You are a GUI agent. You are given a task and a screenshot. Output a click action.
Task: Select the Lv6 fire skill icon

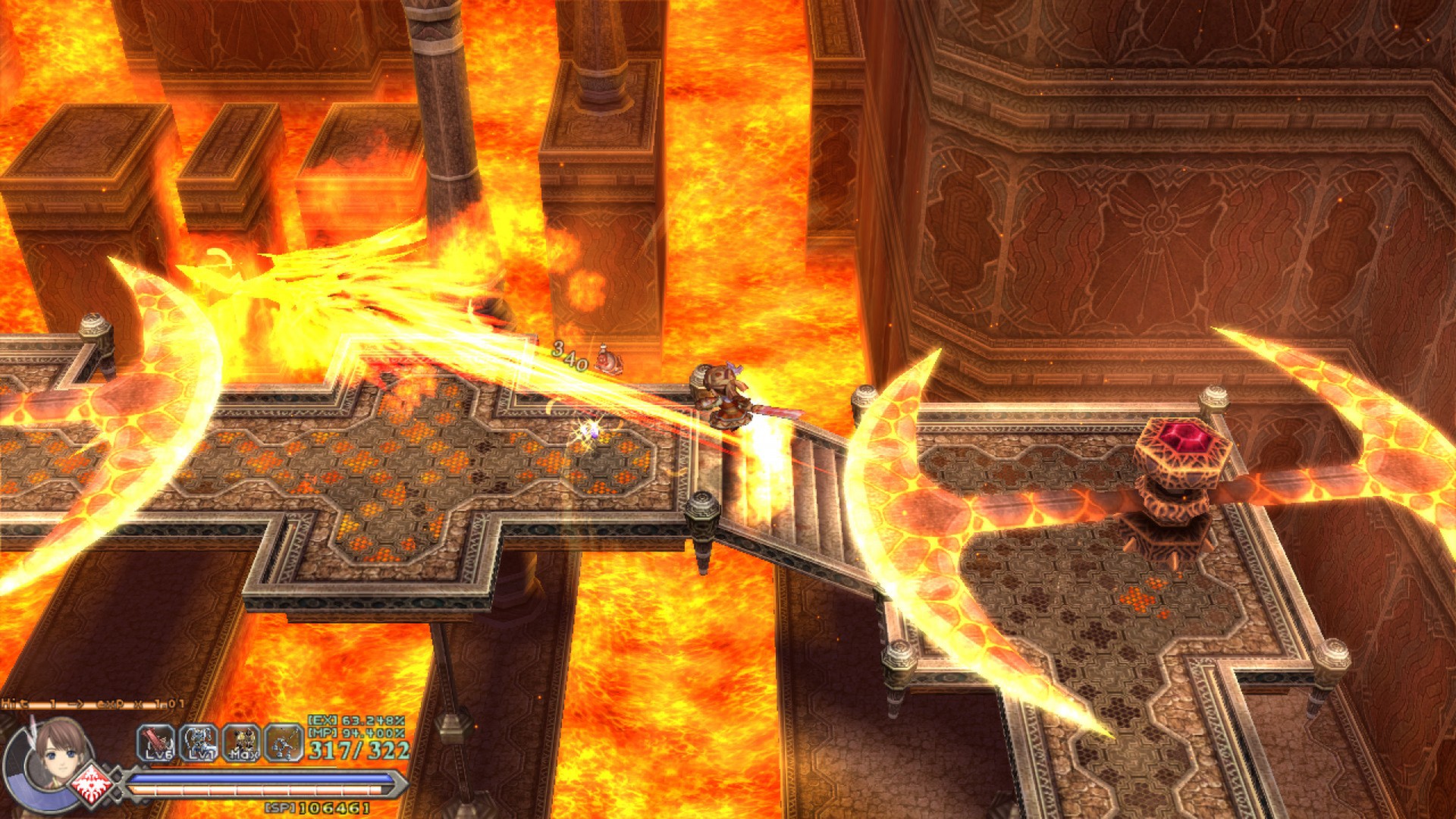tap(155, 741)
